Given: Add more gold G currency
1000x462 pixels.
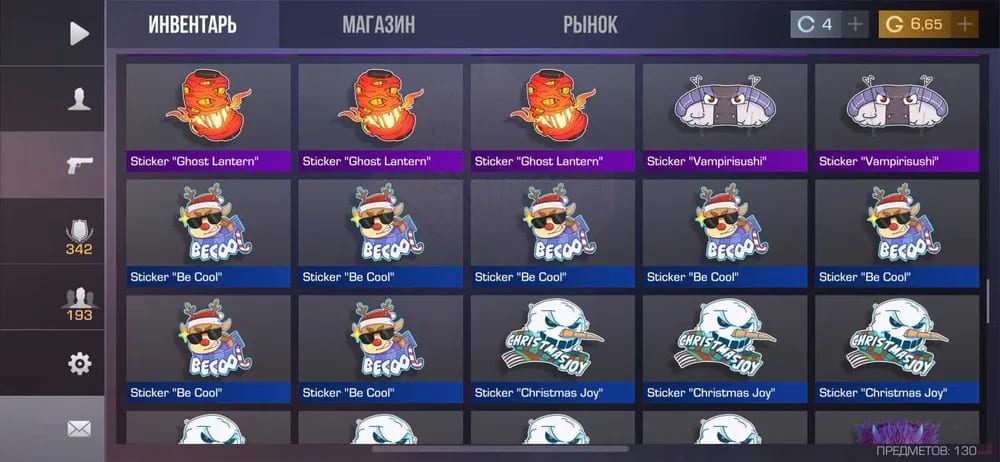Looking at the screenshot, I should 964,24.
